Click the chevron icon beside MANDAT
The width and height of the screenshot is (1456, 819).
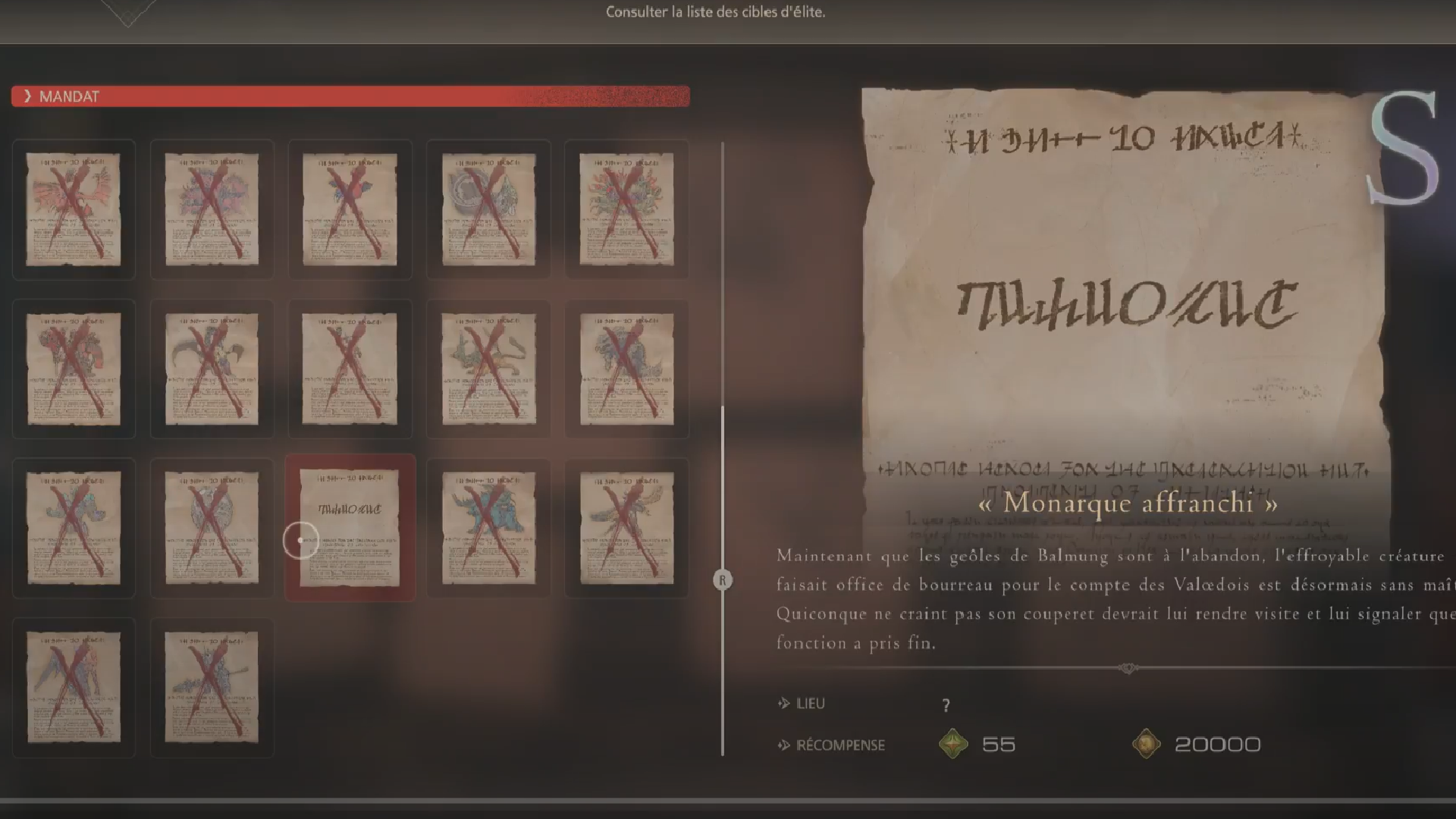[27, 96]
